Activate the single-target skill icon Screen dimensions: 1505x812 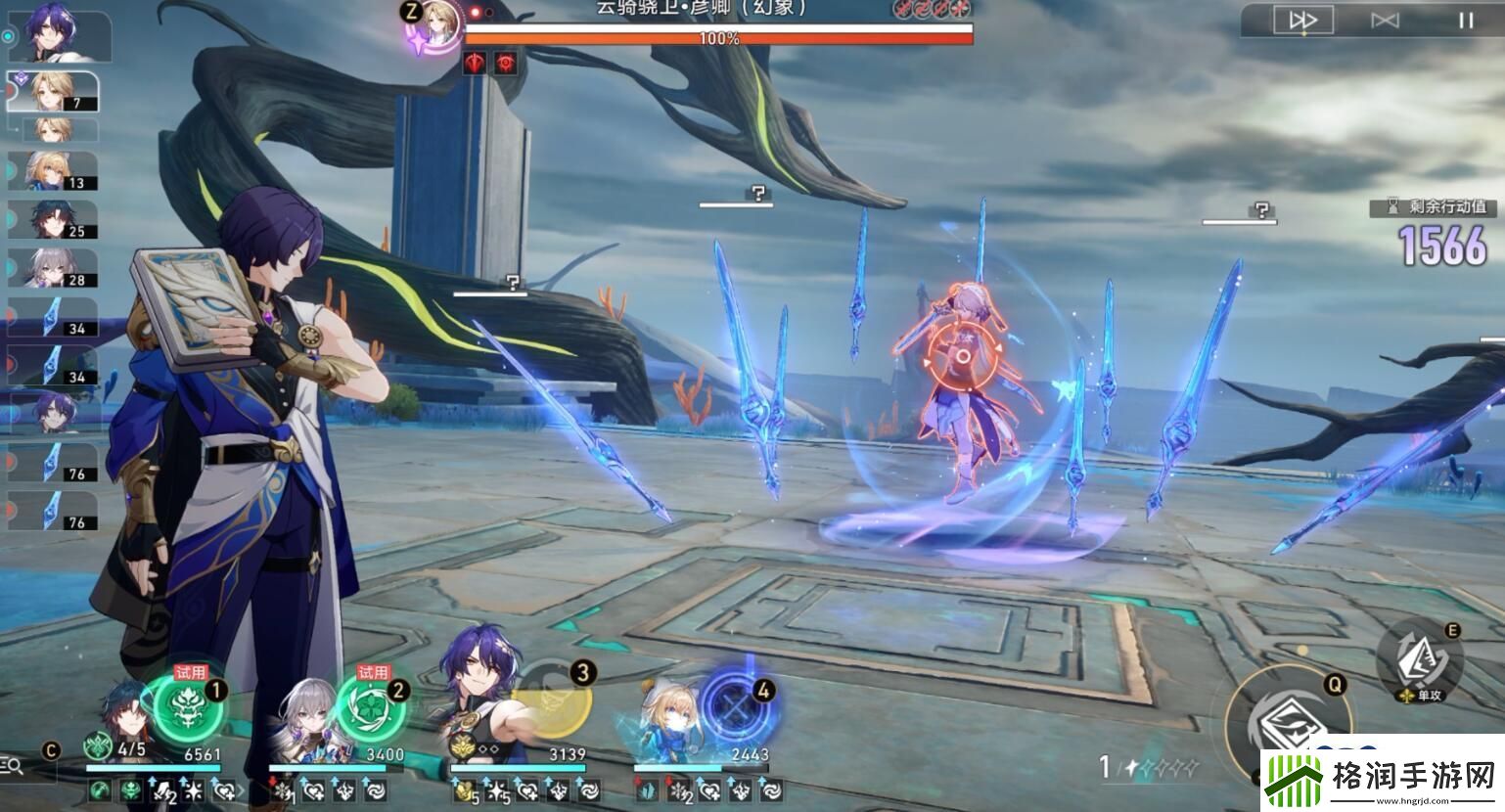[x=1418, y=661]
